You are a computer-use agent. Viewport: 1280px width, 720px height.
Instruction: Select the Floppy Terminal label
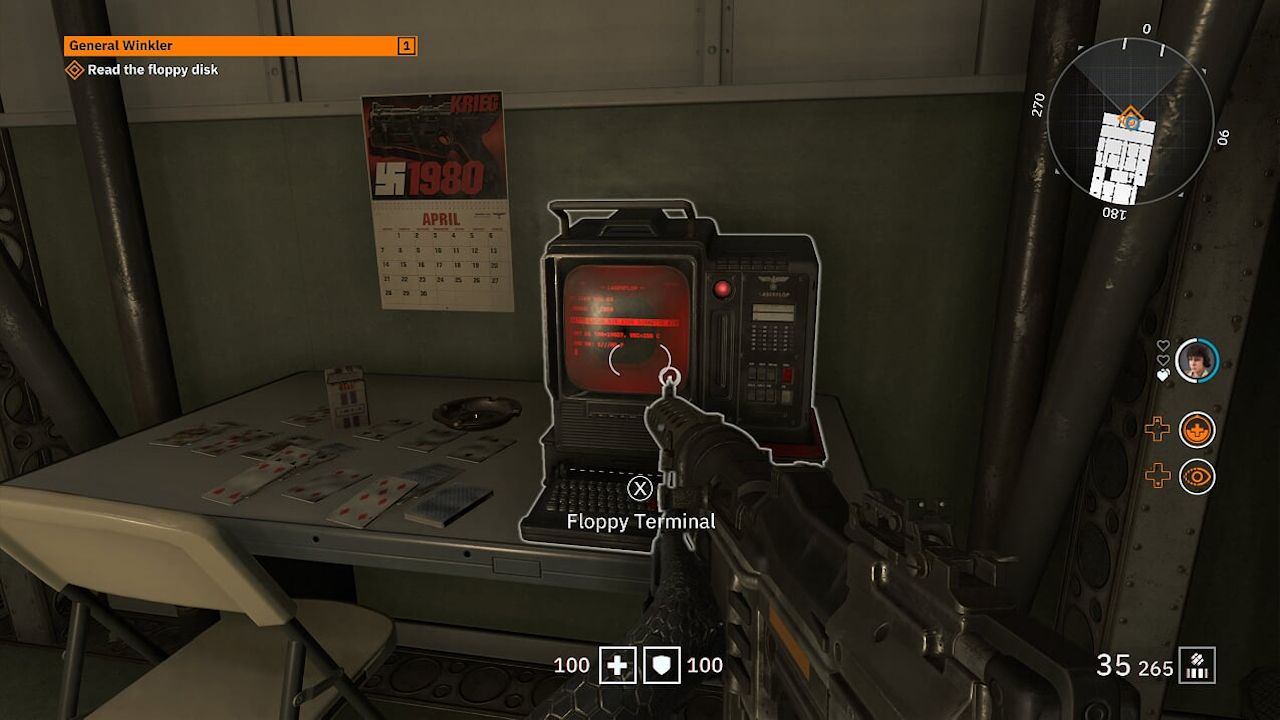point(640,521)
